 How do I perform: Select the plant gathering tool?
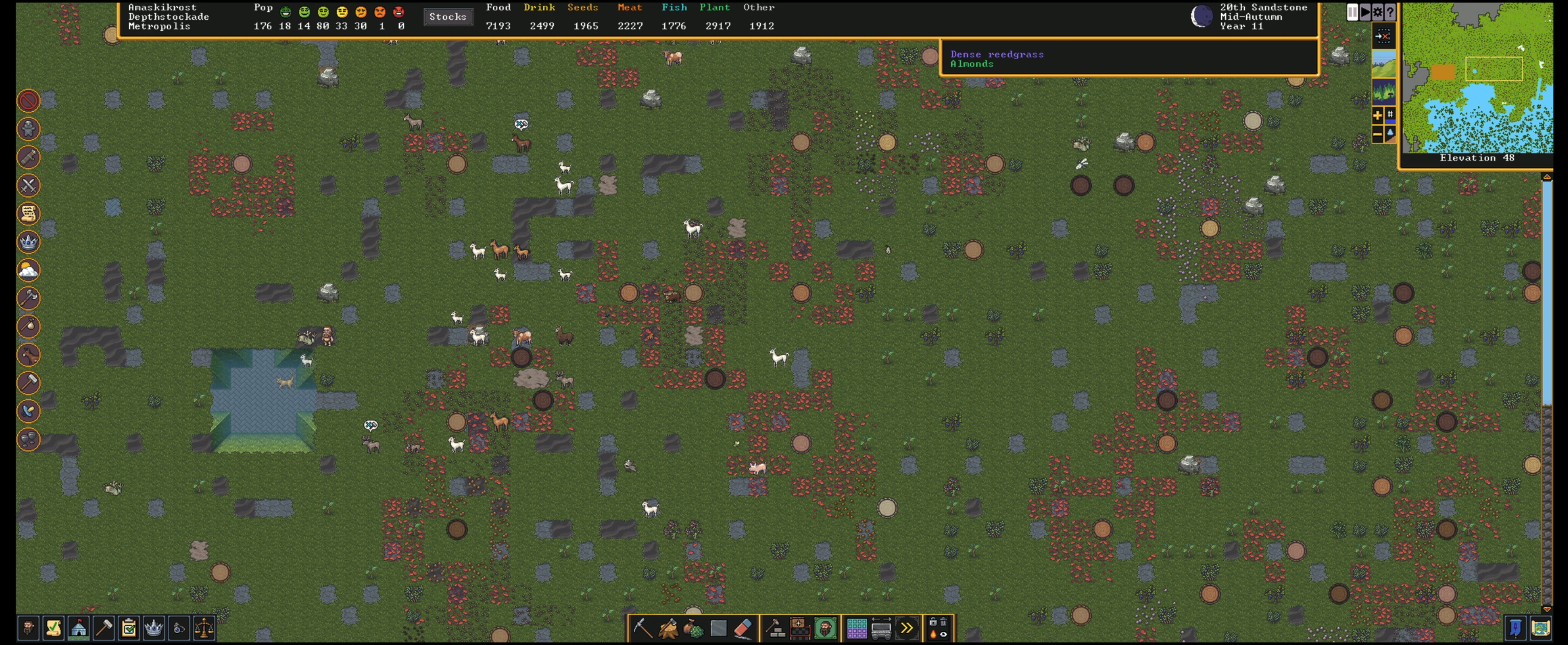pyautogui.click(x=693, y=628)
